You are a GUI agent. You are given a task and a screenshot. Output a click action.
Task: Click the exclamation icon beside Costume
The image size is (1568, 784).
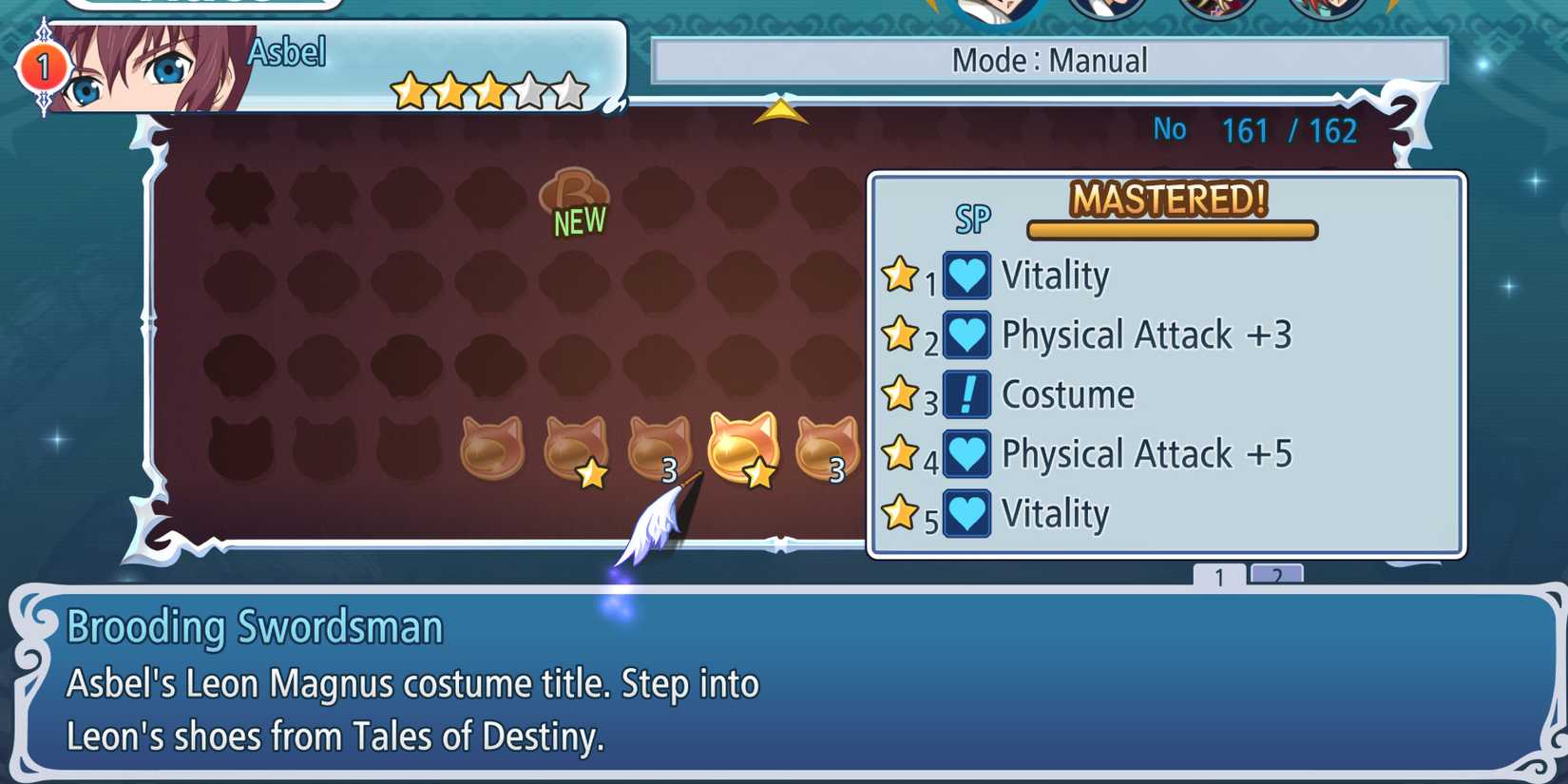point(966,393)
